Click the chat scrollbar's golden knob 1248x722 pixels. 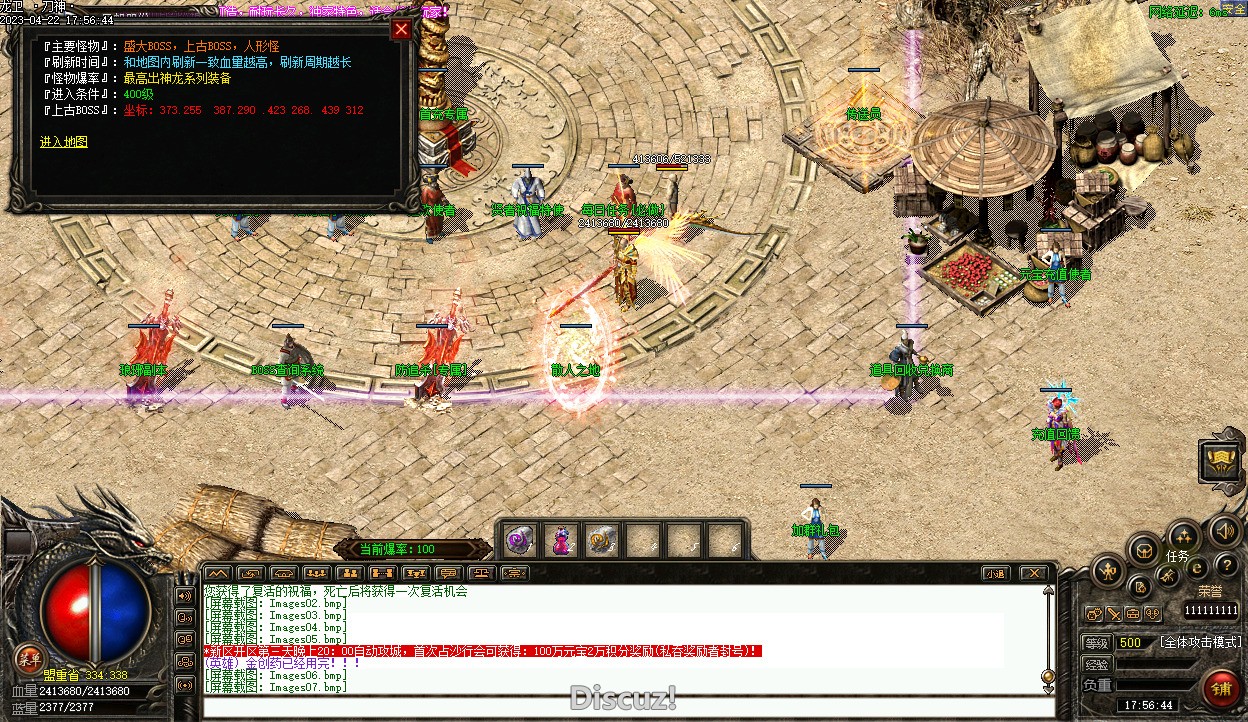click(x=1047, y=676)
